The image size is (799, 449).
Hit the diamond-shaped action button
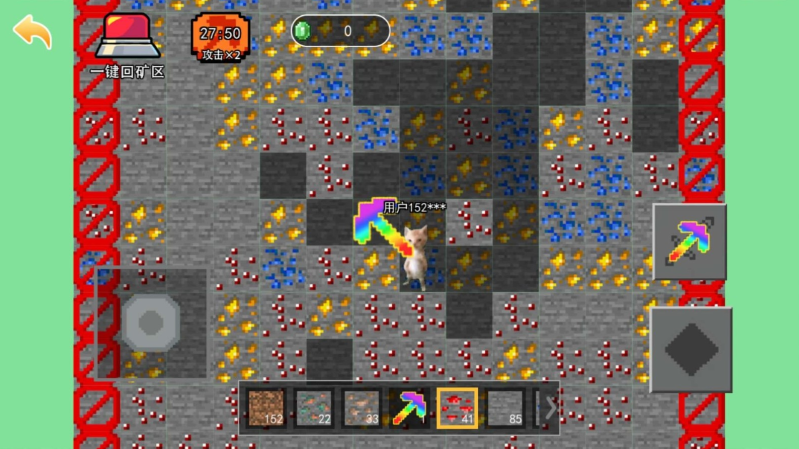691,350
